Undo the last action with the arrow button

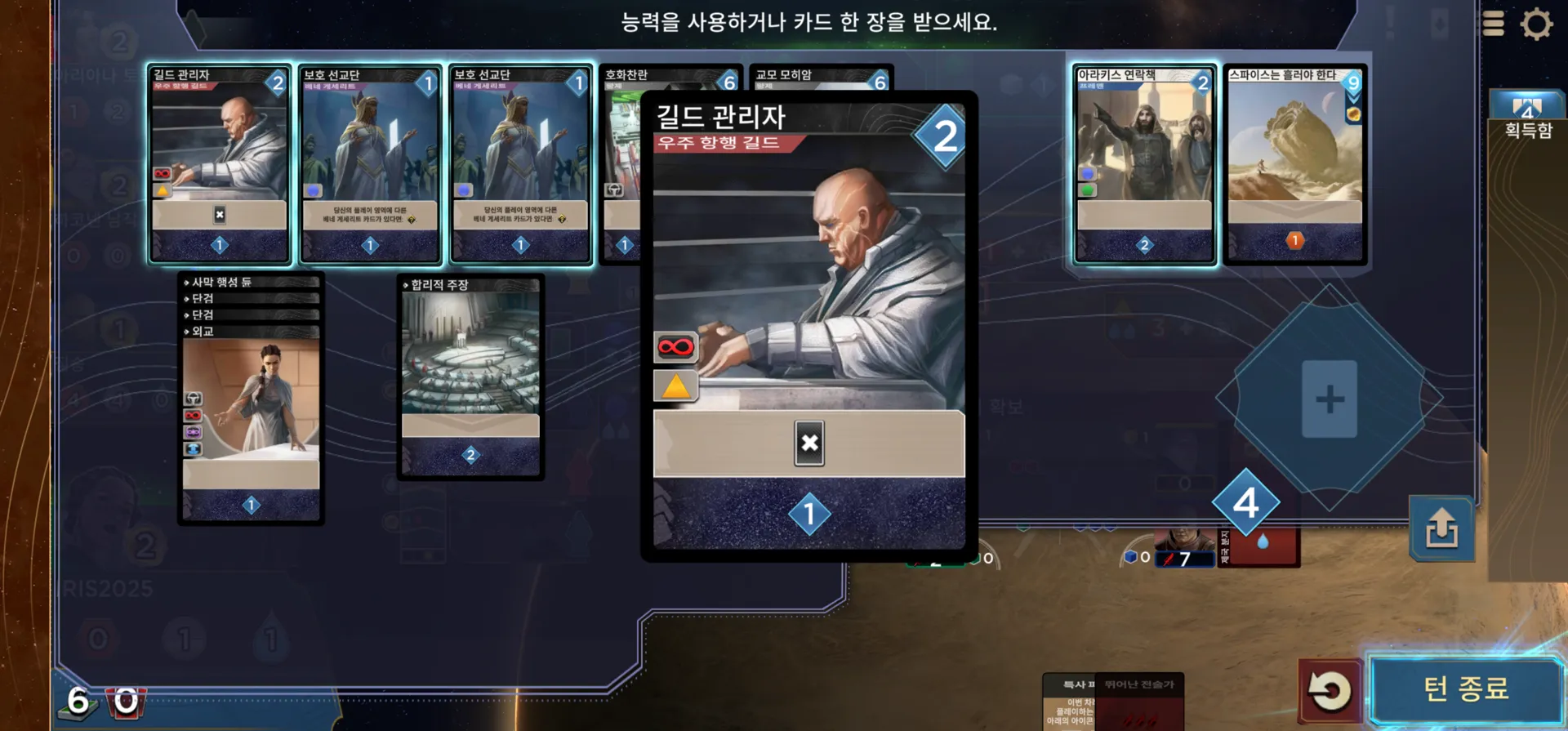coord(1329,691)
